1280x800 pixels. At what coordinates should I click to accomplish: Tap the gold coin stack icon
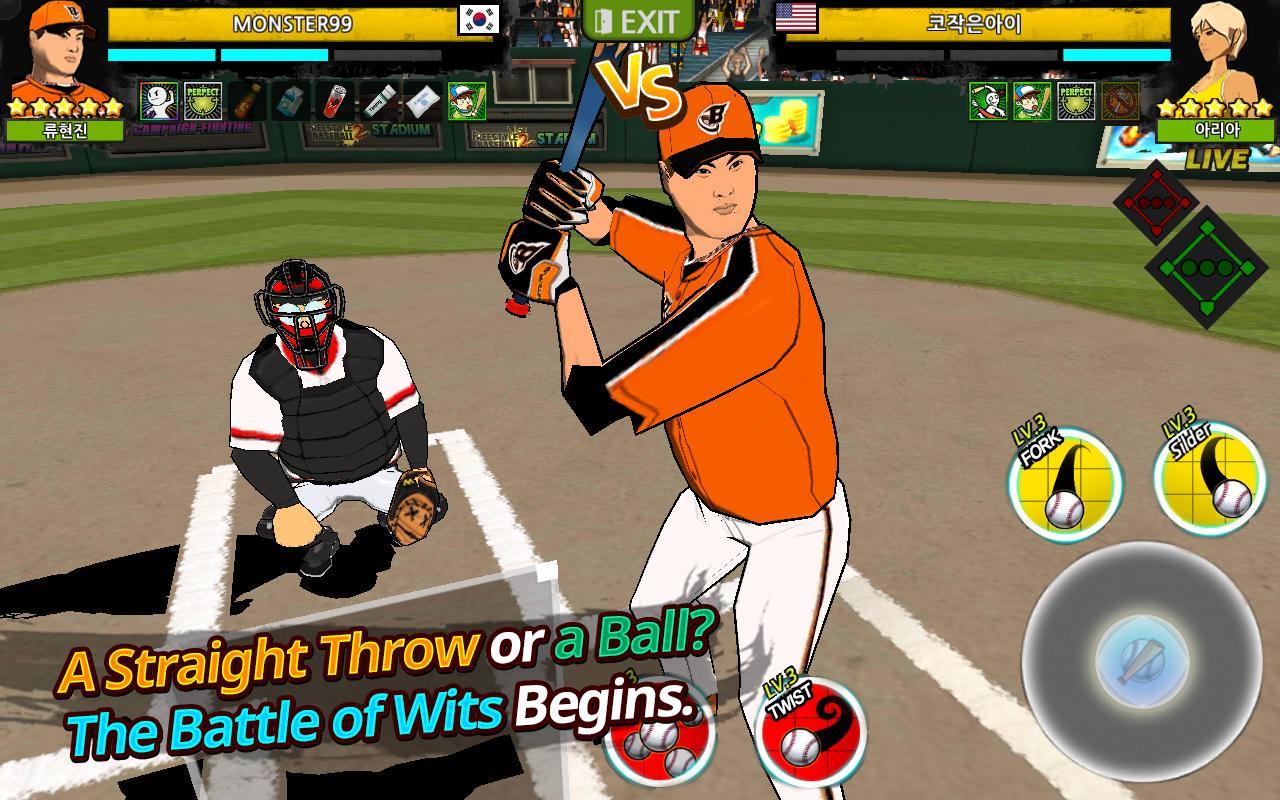click(x=787, y=120)
